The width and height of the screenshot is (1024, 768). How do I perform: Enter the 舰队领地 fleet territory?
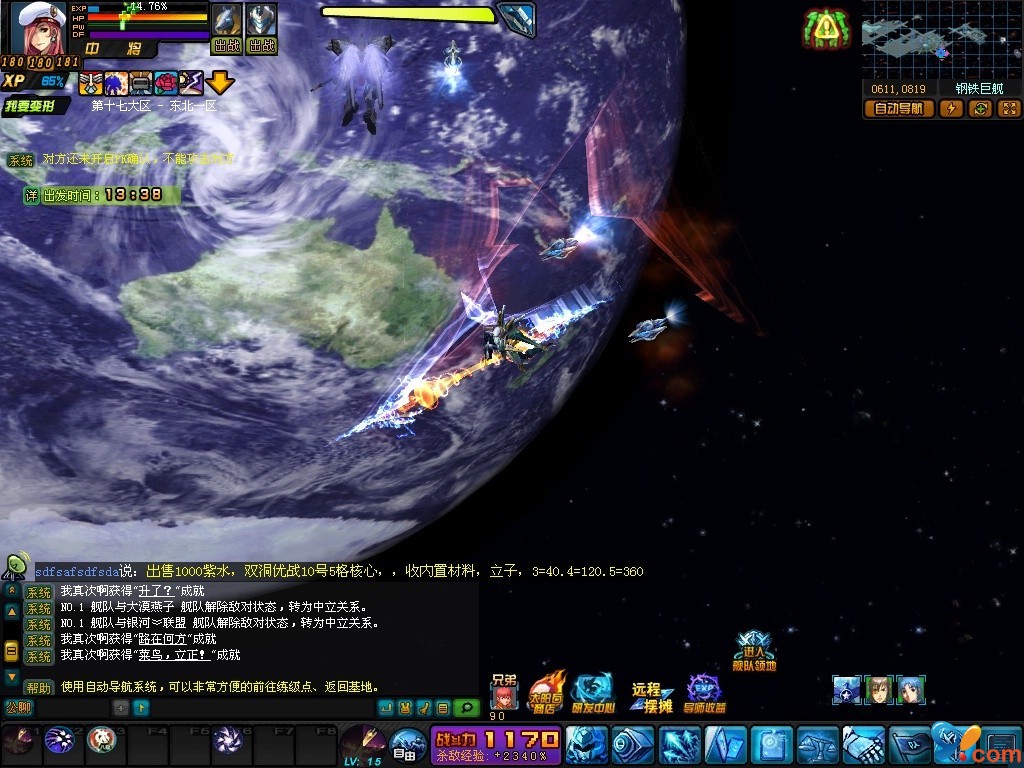(x=753, y=651)
